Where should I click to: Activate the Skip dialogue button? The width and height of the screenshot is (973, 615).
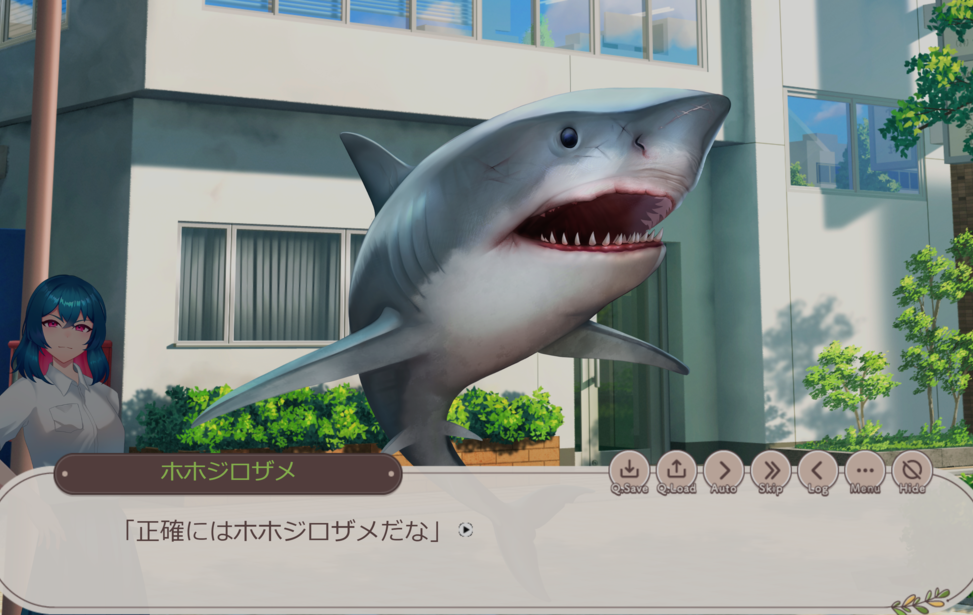(x=770, y=469)
